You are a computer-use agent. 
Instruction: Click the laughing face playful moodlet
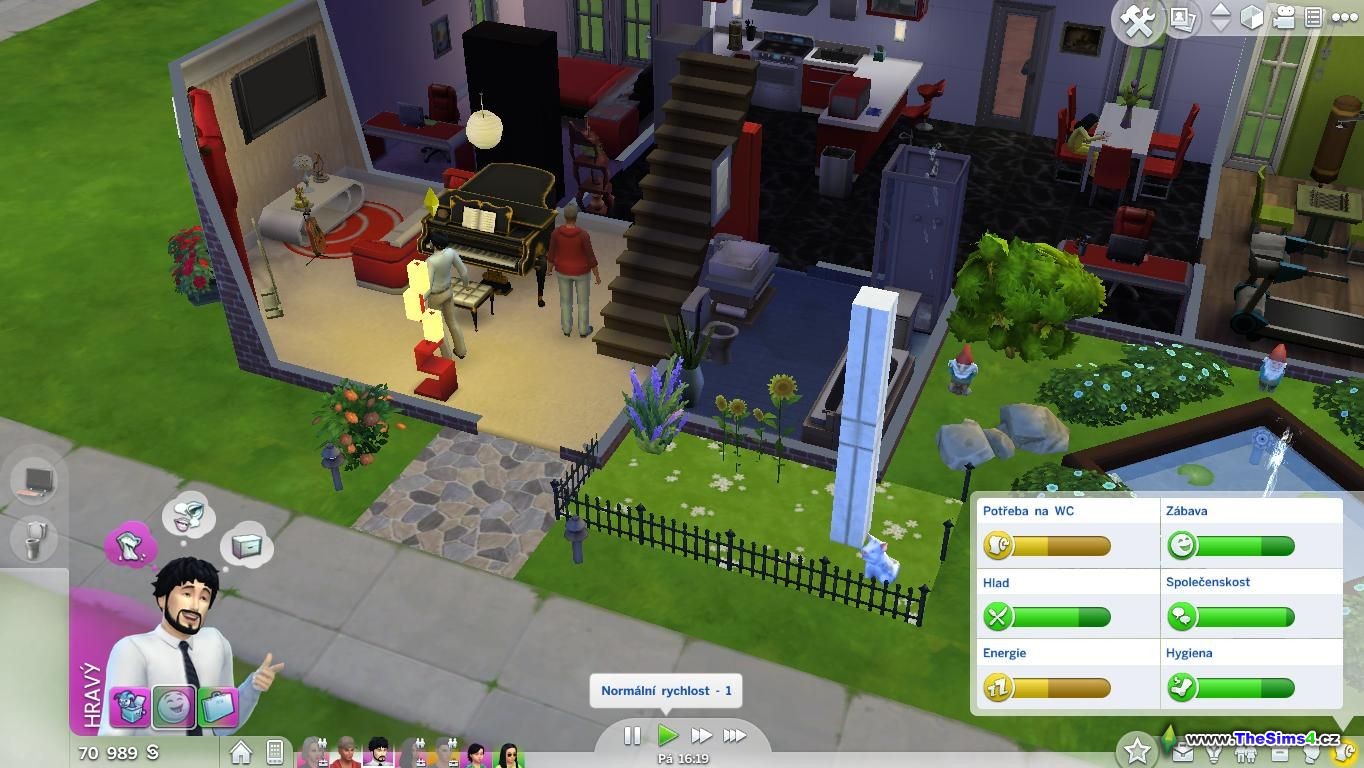174,706
